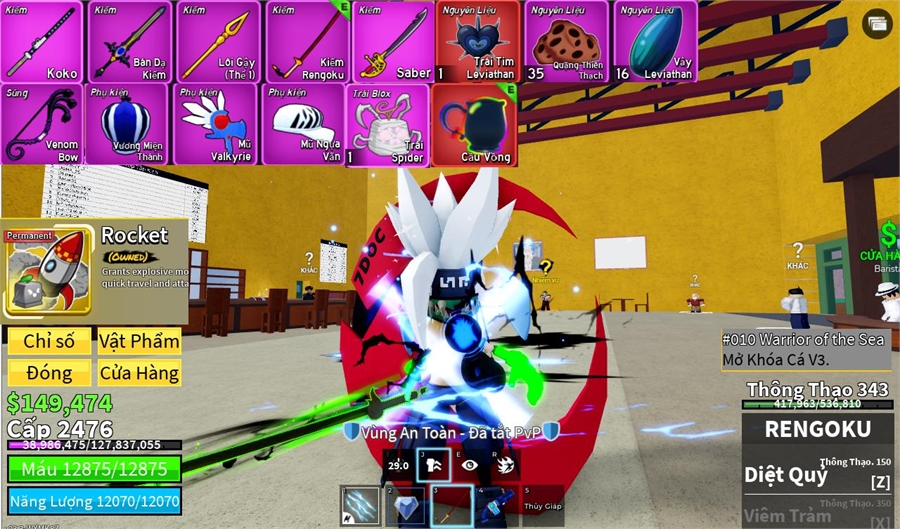Image resolution: width=900 pixels, height=529 pixels.
Task: Click the Trái Tim Leviathan material
Action: pos(477,42)
